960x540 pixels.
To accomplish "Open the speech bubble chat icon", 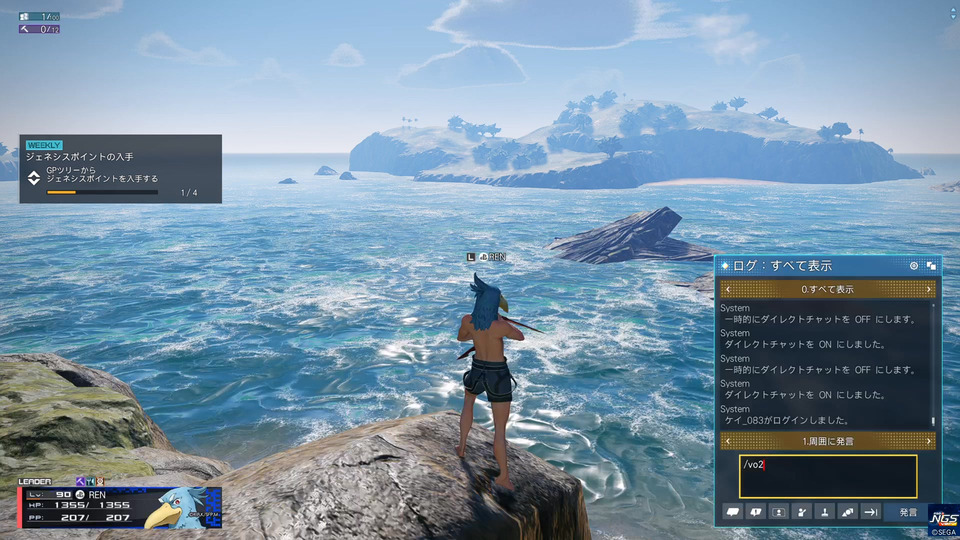I will click(733, 512).
